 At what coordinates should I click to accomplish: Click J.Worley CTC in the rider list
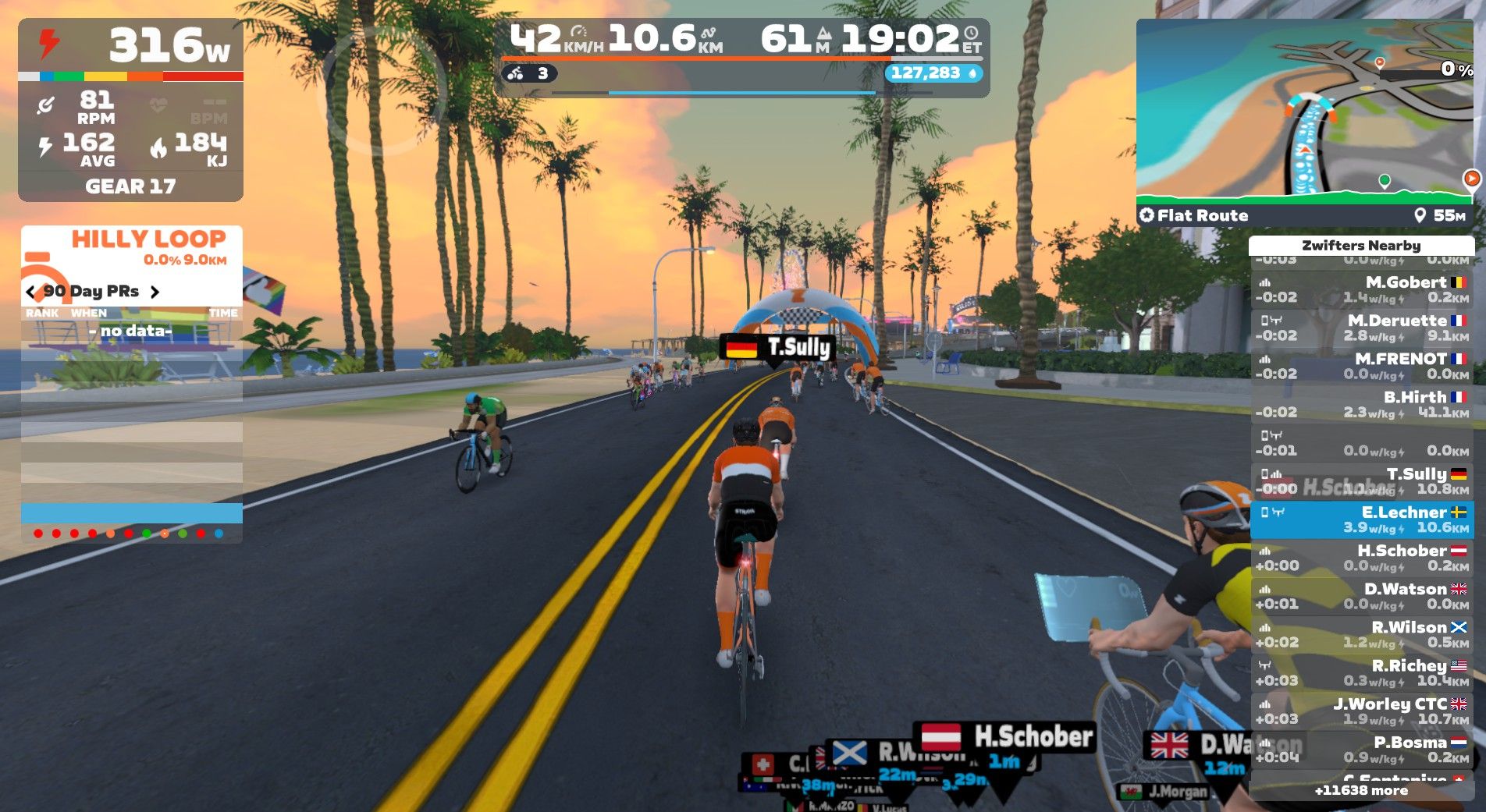1361,711
